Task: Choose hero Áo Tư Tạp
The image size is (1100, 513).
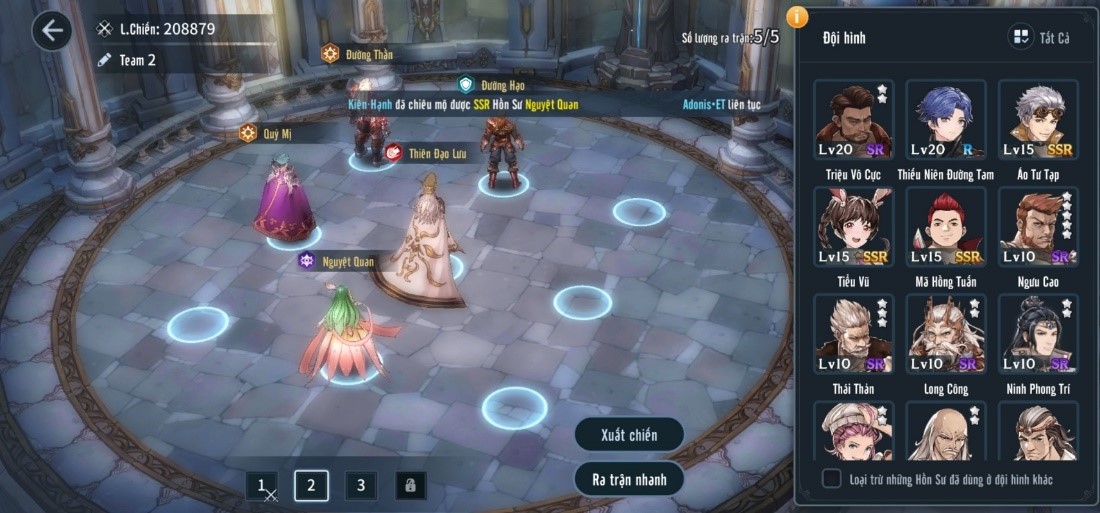Action: pos(1038,120)
